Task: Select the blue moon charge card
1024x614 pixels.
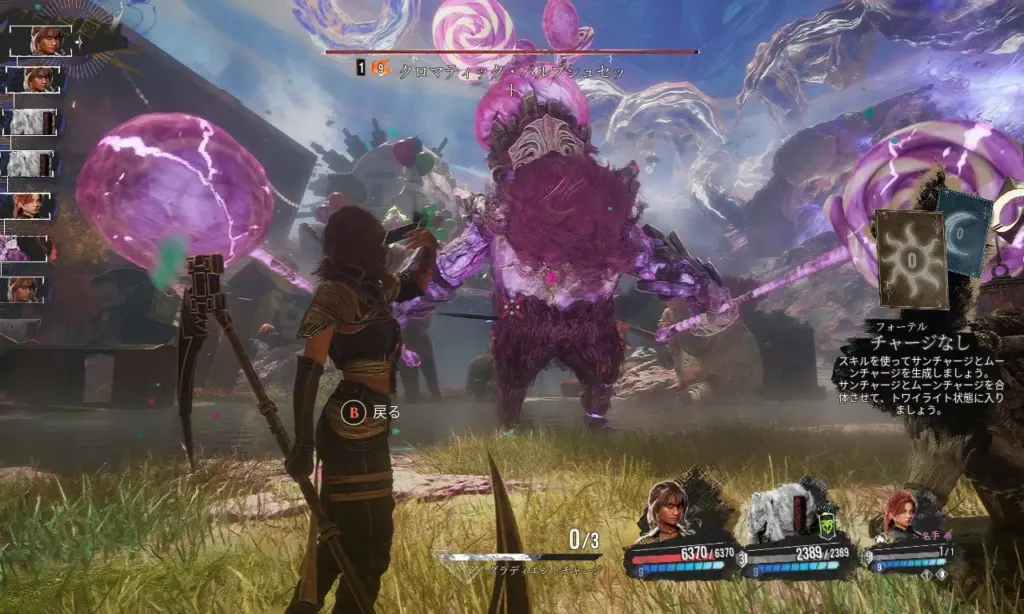Action: pyautogui.click(x=963, y=232)
